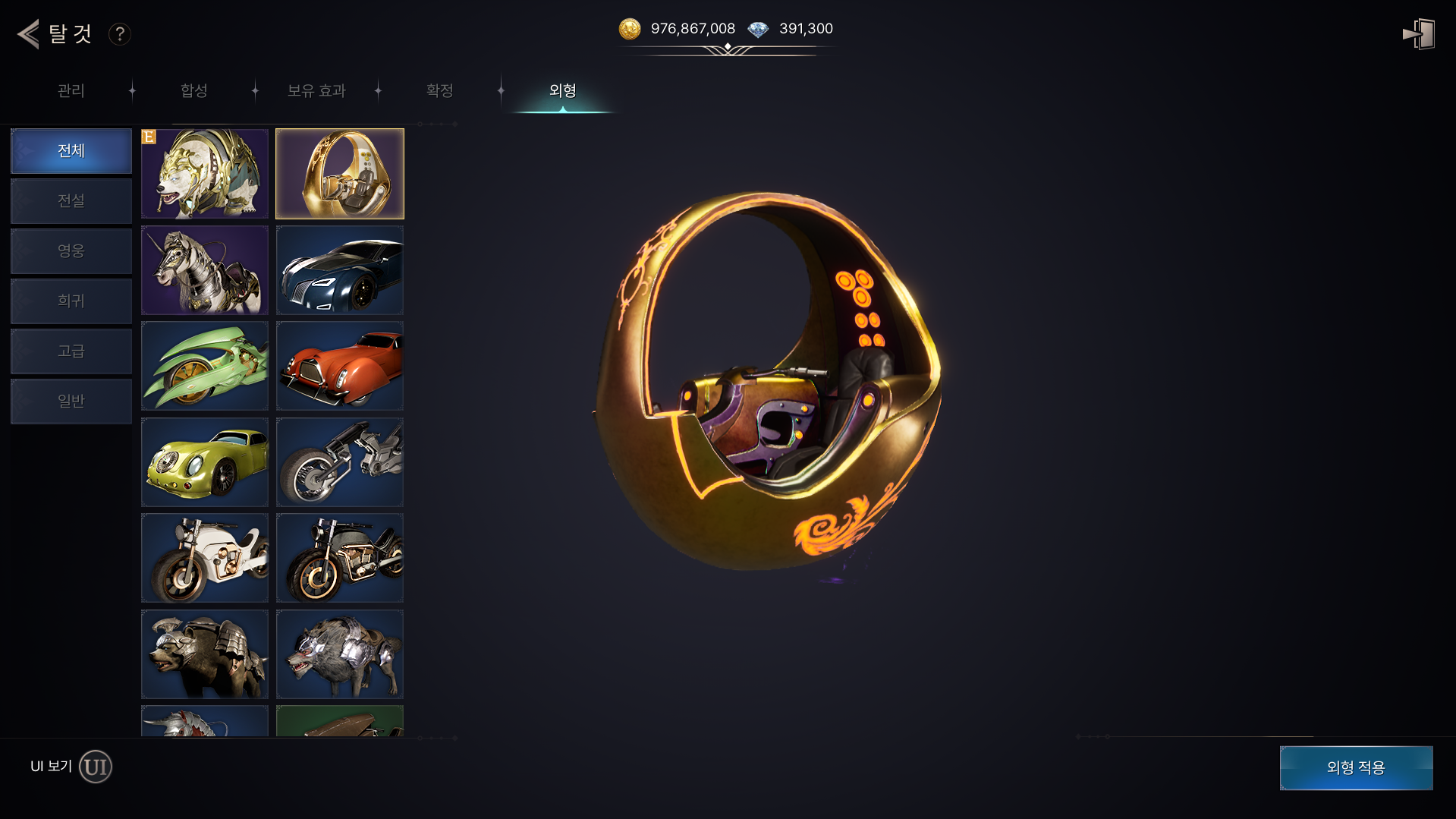Pick the yellow-green classic car mount
The height and width of the screenshot is (819, 1456).
[x=205, y=462]
